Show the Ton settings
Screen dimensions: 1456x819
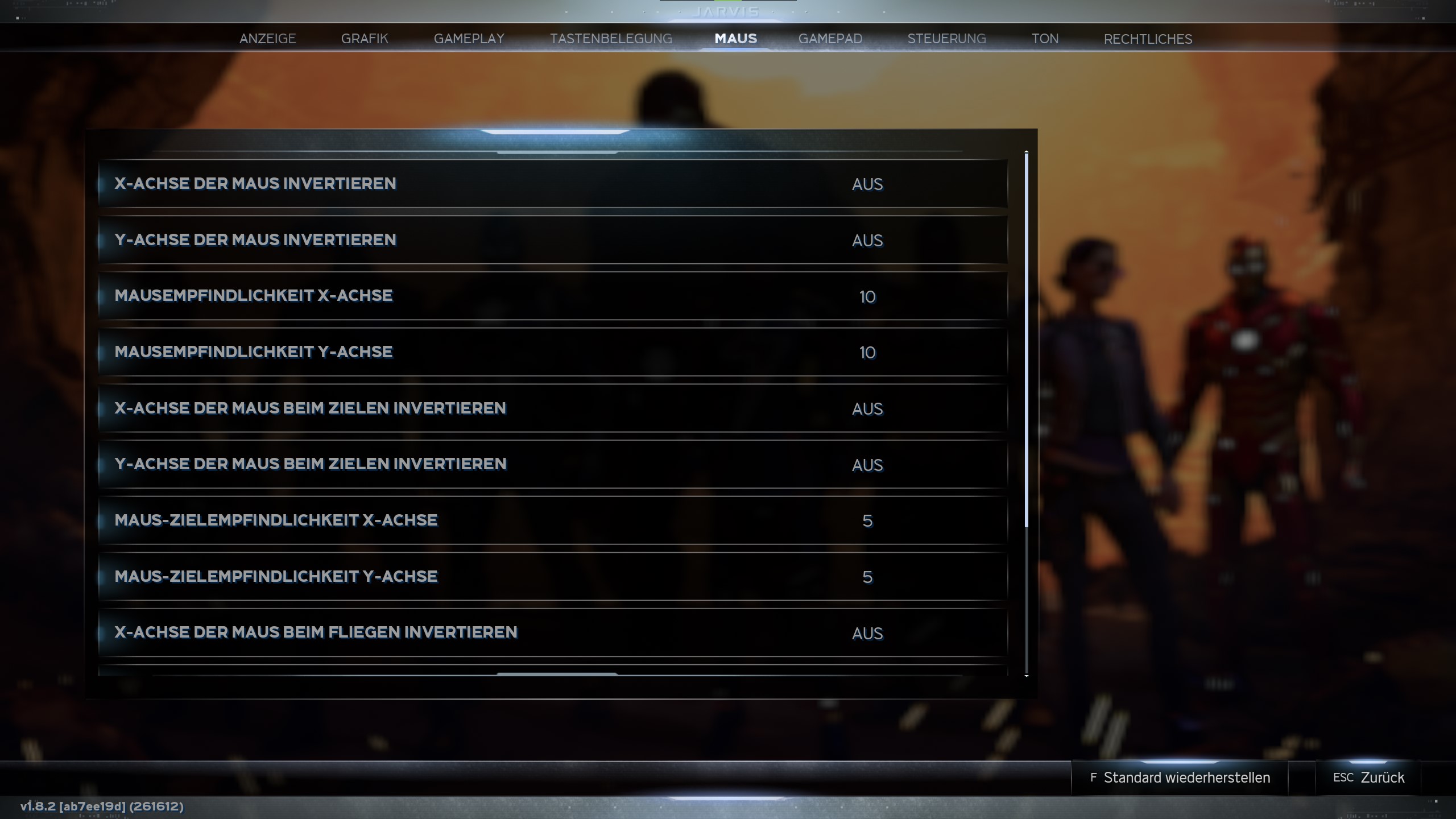coord(1045,39)
